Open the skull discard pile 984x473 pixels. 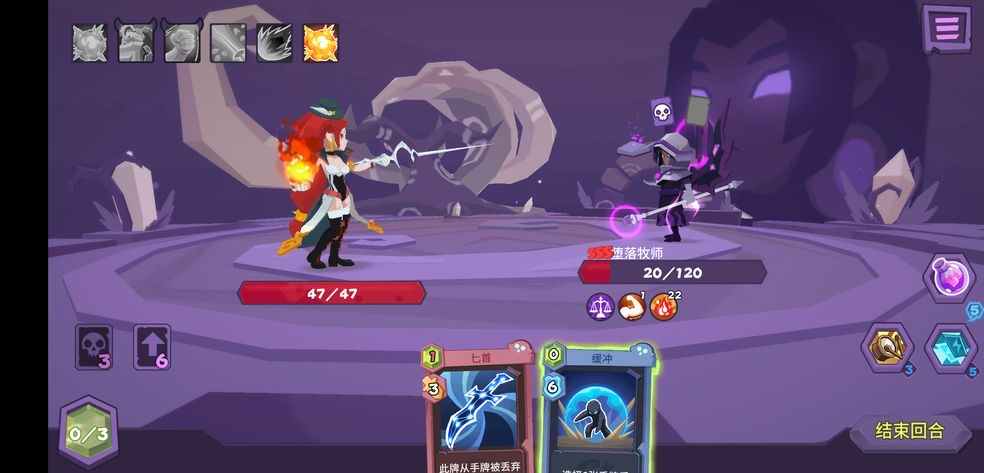(x=93, y=347)
